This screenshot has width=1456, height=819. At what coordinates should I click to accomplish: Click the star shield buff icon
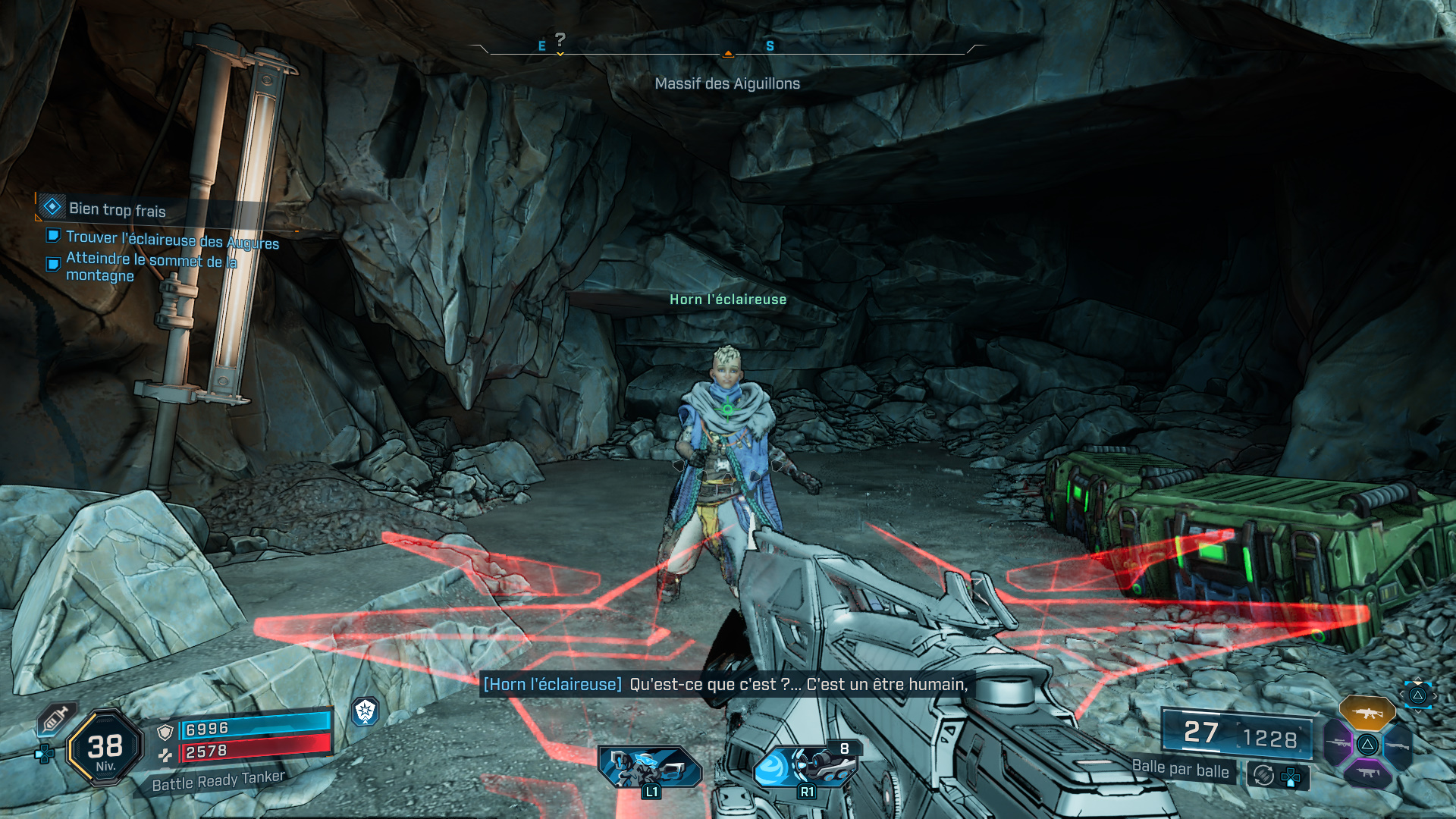tap(366, 711)
